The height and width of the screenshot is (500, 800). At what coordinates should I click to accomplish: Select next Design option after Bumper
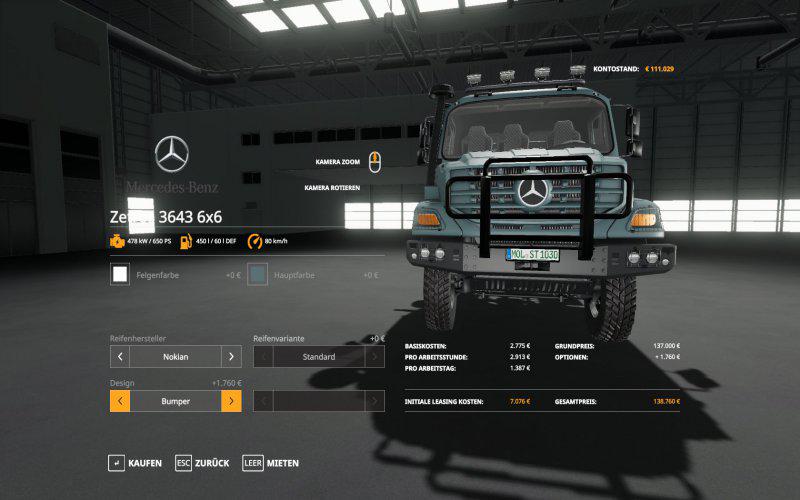click(x=231, y=401)
